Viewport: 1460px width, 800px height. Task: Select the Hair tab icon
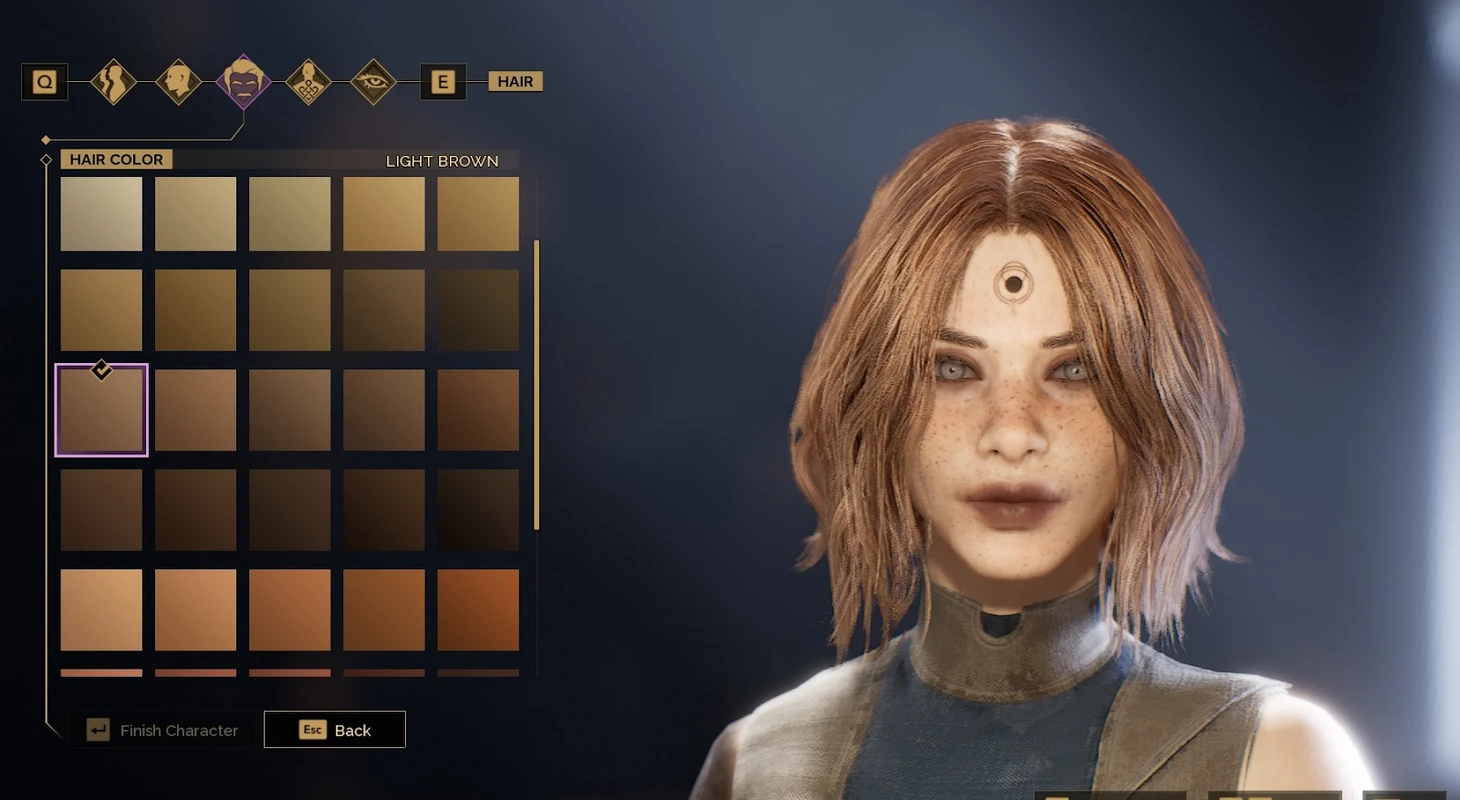click(x=243, y=81)
